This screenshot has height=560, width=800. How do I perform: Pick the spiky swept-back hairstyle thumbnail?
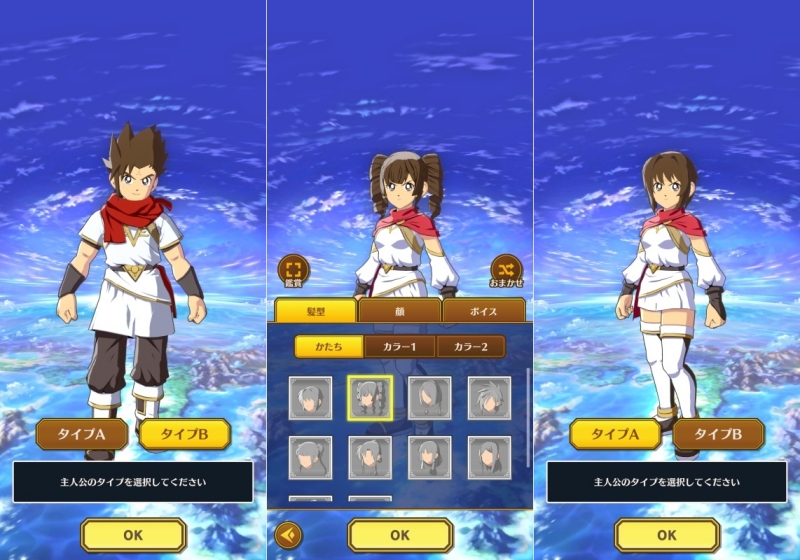(x=490, y=398)
